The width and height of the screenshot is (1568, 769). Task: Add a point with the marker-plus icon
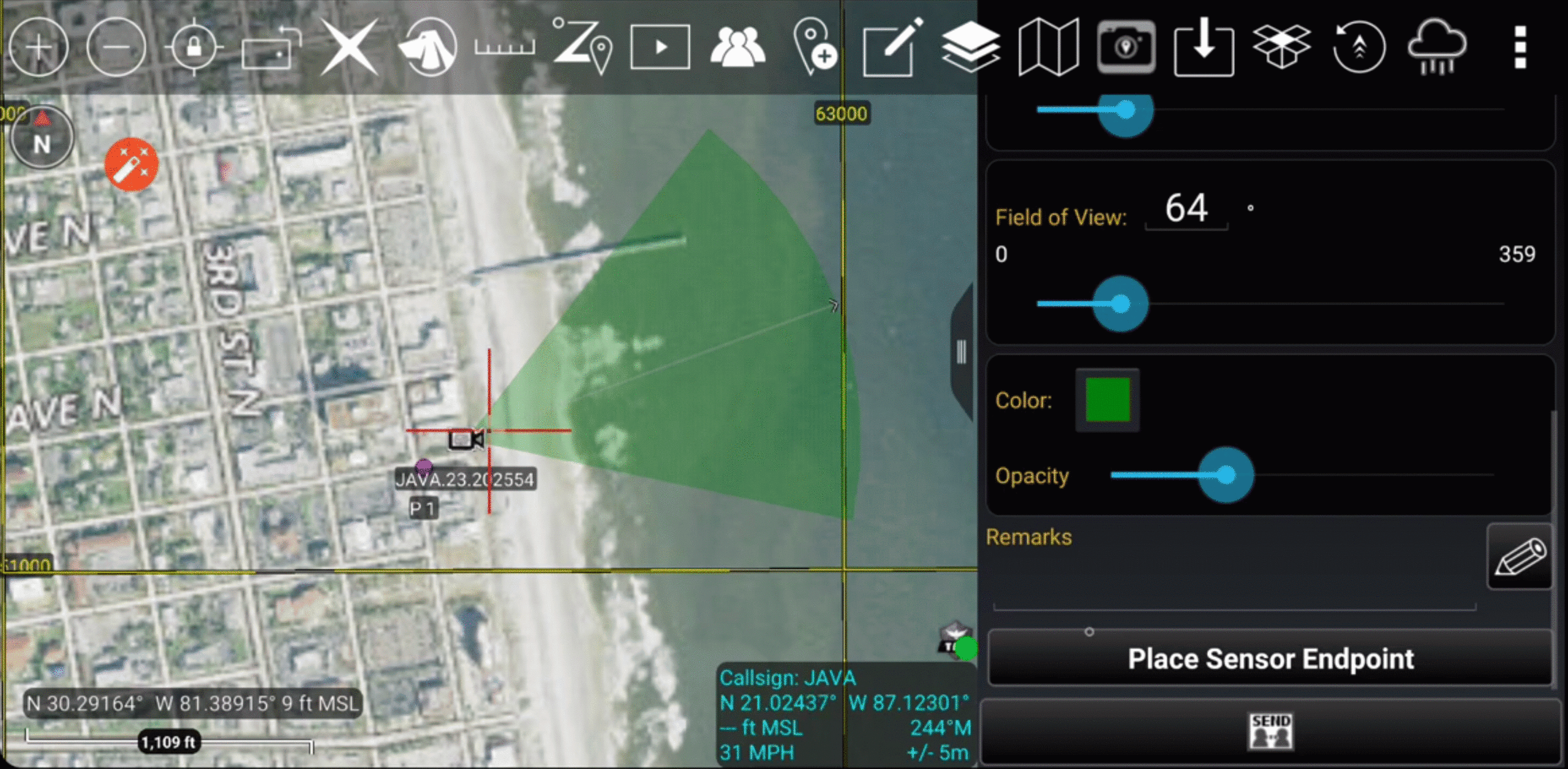[x=815, y=47]
